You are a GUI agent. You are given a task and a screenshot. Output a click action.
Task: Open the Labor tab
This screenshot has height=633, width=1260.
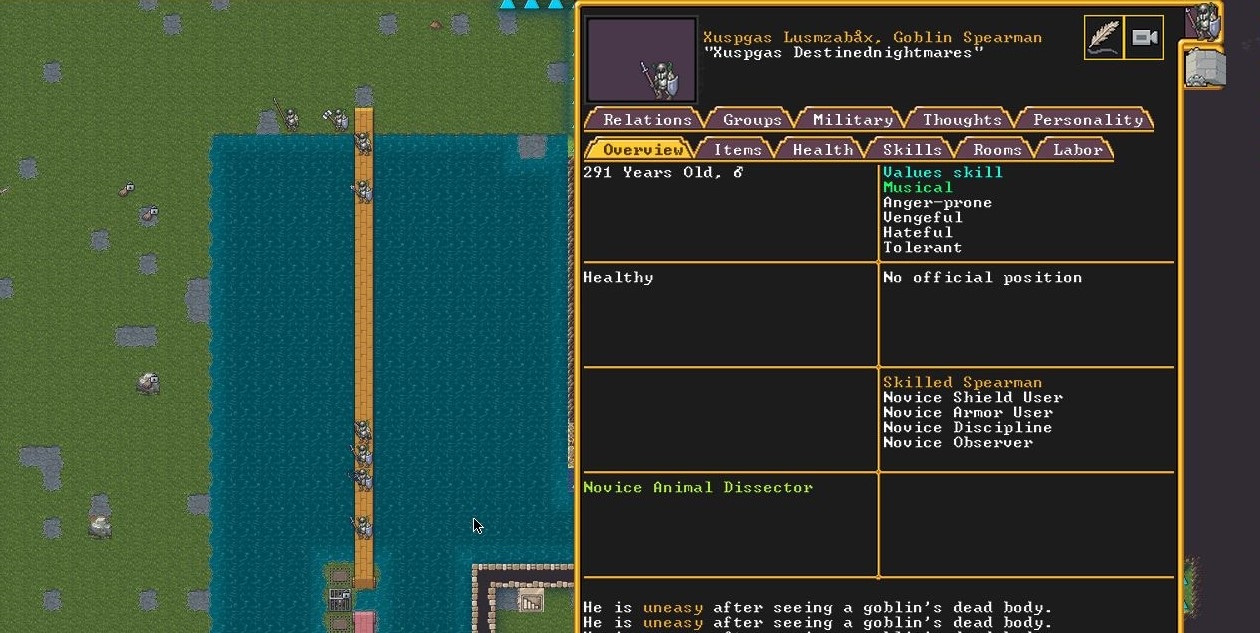[x=1077, y=149]
